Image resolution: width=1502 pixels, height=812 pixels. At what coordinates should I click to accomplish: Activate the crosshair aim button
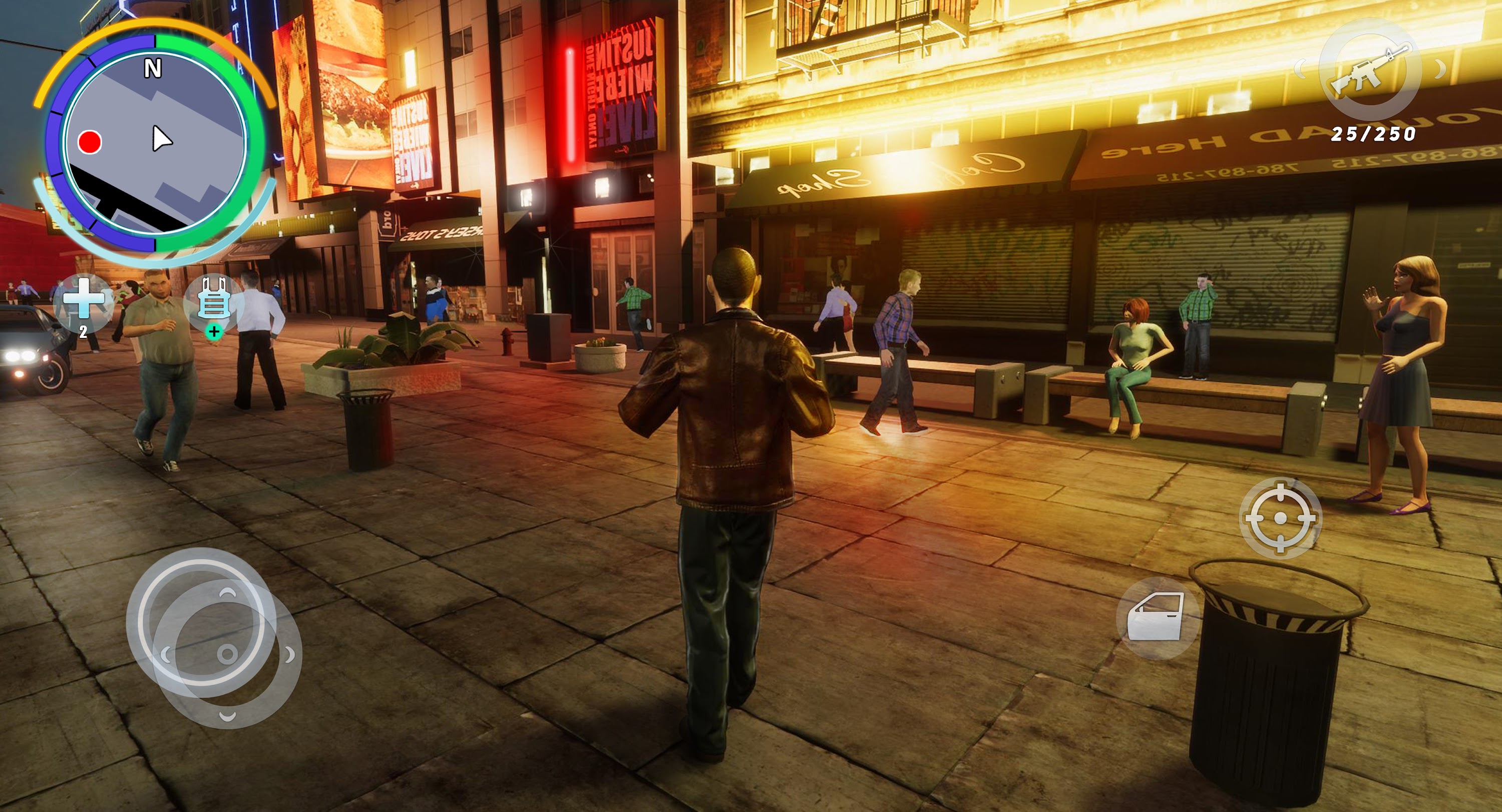(1280, 518)
